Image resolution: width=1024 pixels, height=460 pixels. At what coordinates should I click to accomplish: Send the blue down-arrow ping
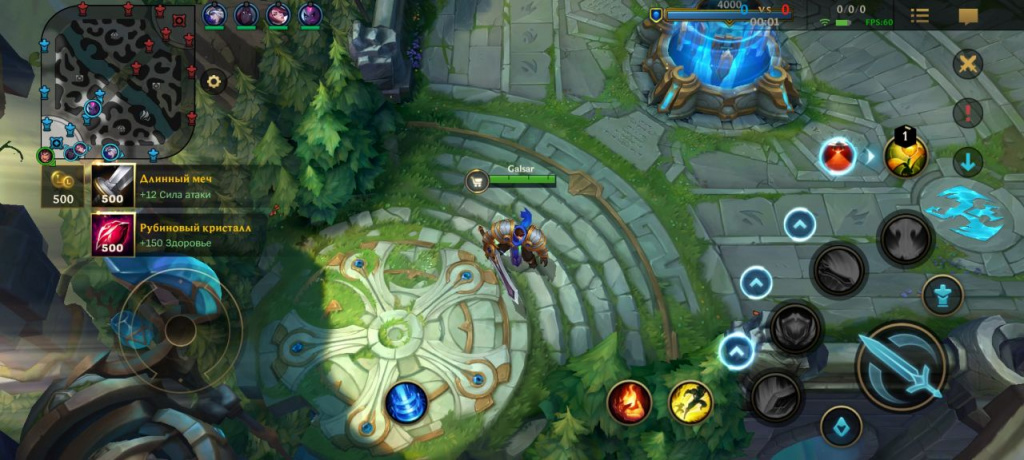click(x=967, y=161)
